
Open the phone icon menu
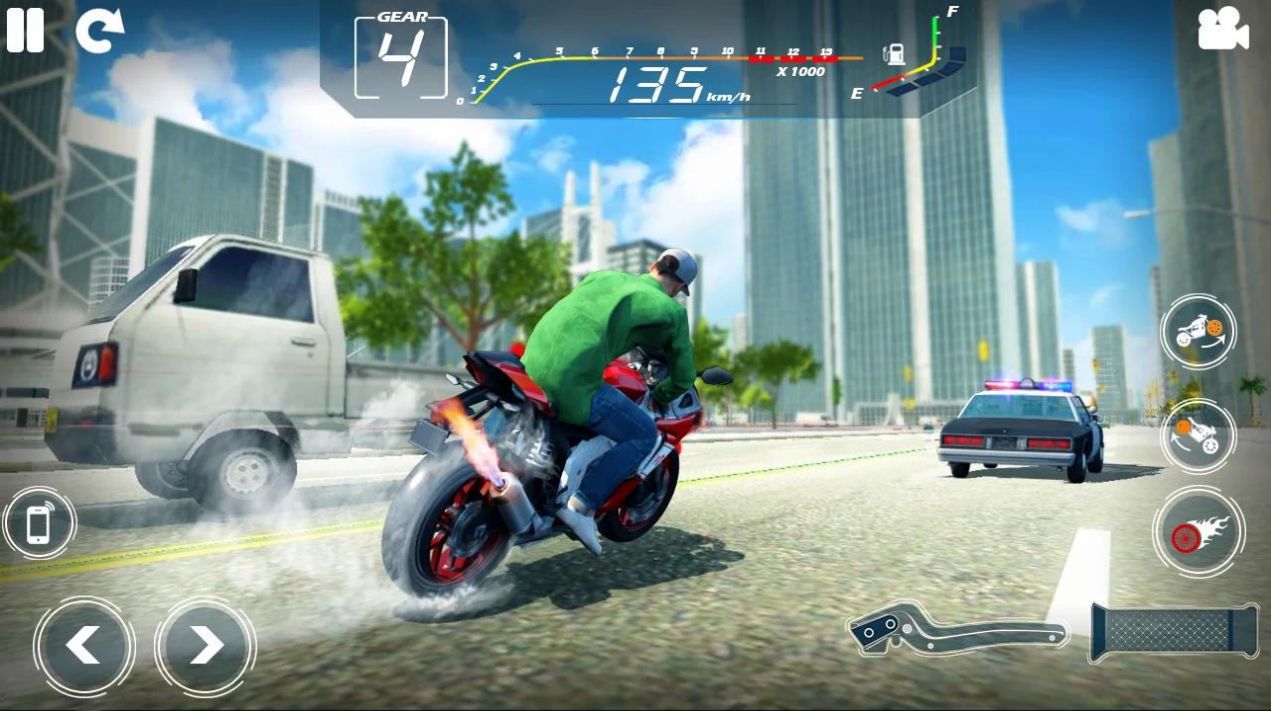click(x=39, y=523)
